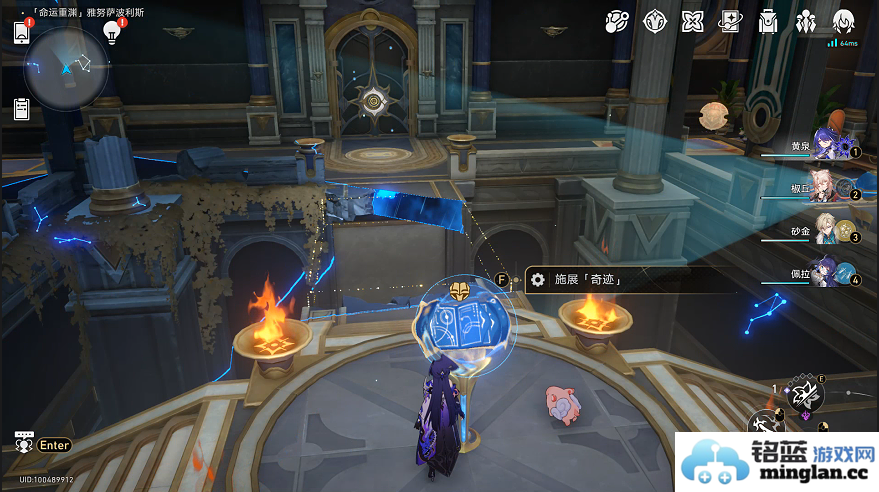Activate the technique skill icon

pyautogui.click(x=806, y=395)
